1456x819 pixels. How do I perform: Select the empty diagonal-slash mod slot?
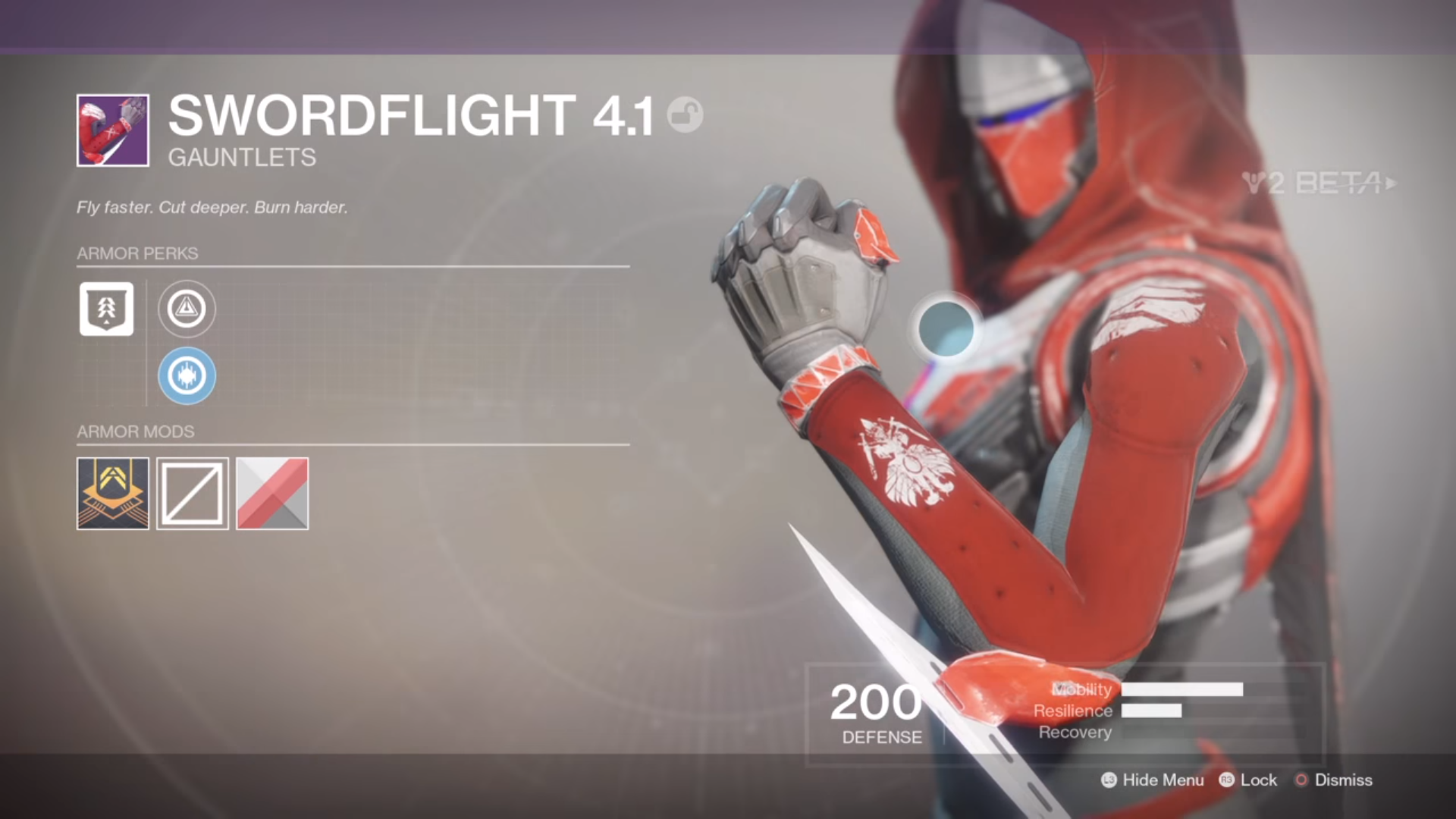[192, 494]
